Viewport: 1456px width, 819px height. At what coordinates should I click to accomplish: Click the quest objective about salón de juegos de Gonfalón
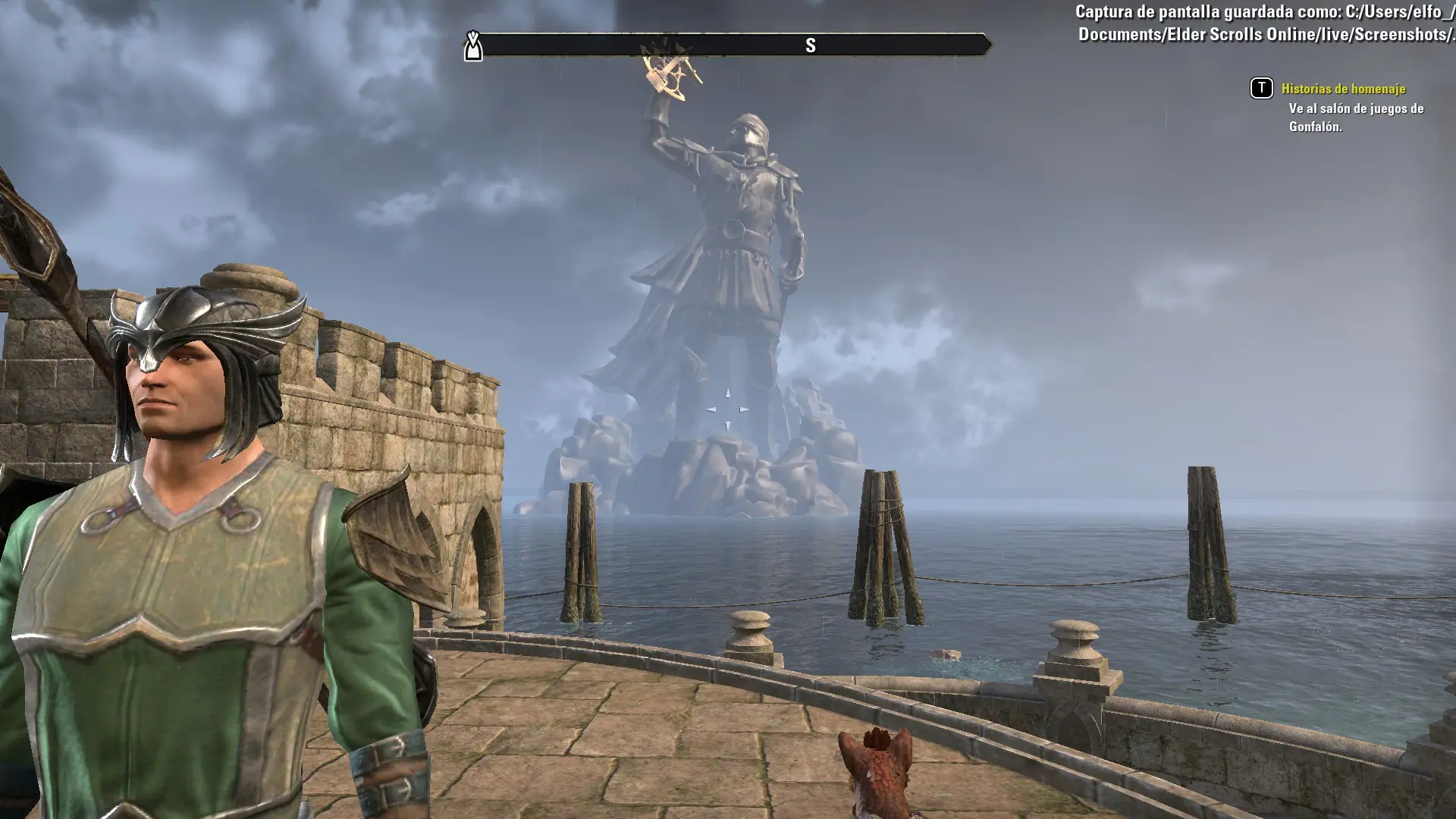pyautogui.click(x=1355, y=118)
